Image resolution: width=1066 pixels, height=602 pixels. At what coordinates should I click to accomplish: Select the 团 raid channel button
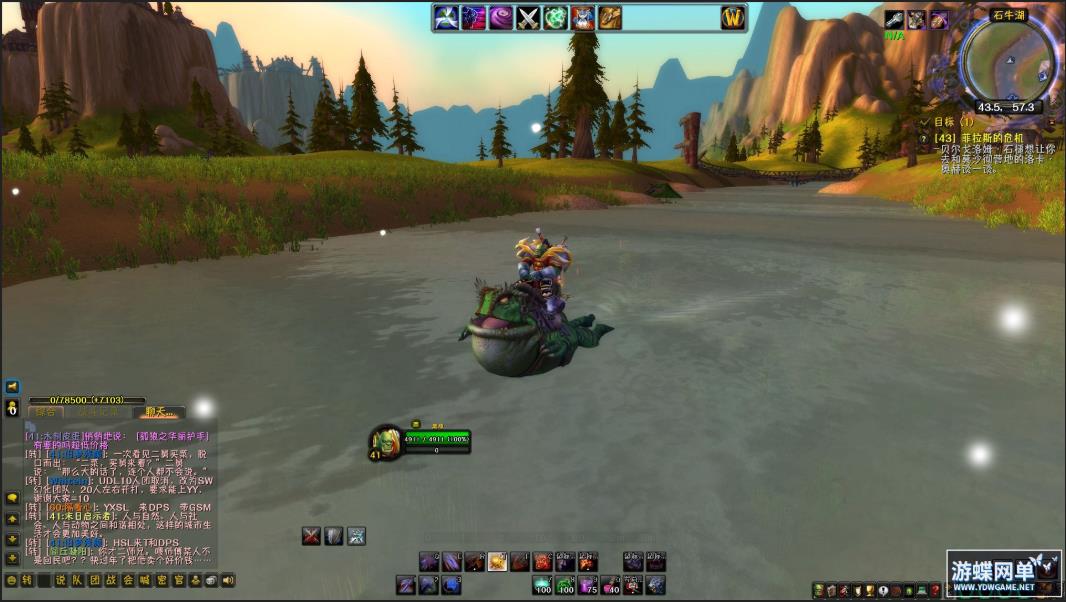94,580
